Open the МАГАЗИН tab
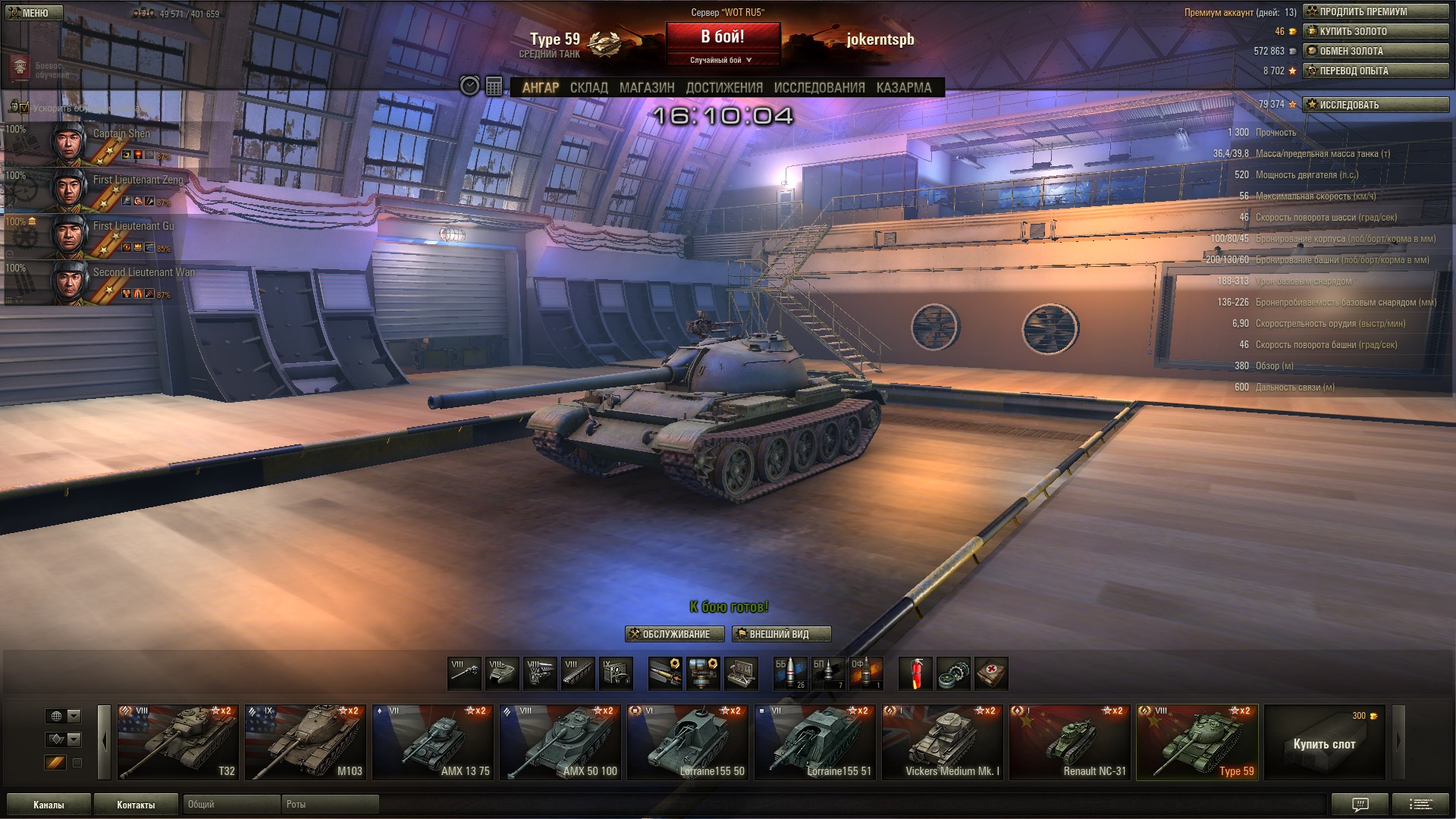 pyautogui.click(x=646, y=88)
